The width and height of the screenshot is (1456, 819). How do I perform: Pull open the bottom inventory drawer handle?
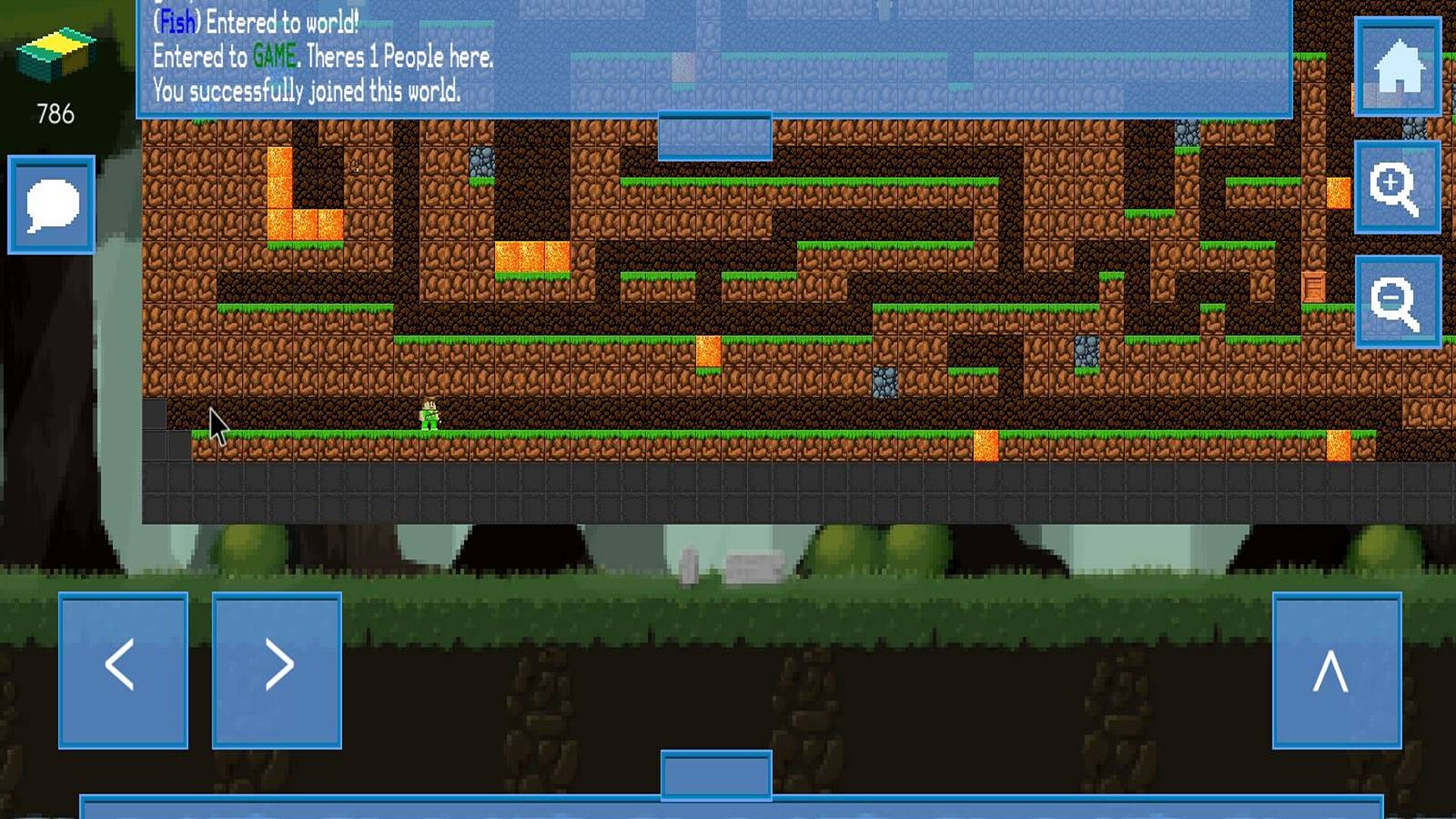(716, 775)
